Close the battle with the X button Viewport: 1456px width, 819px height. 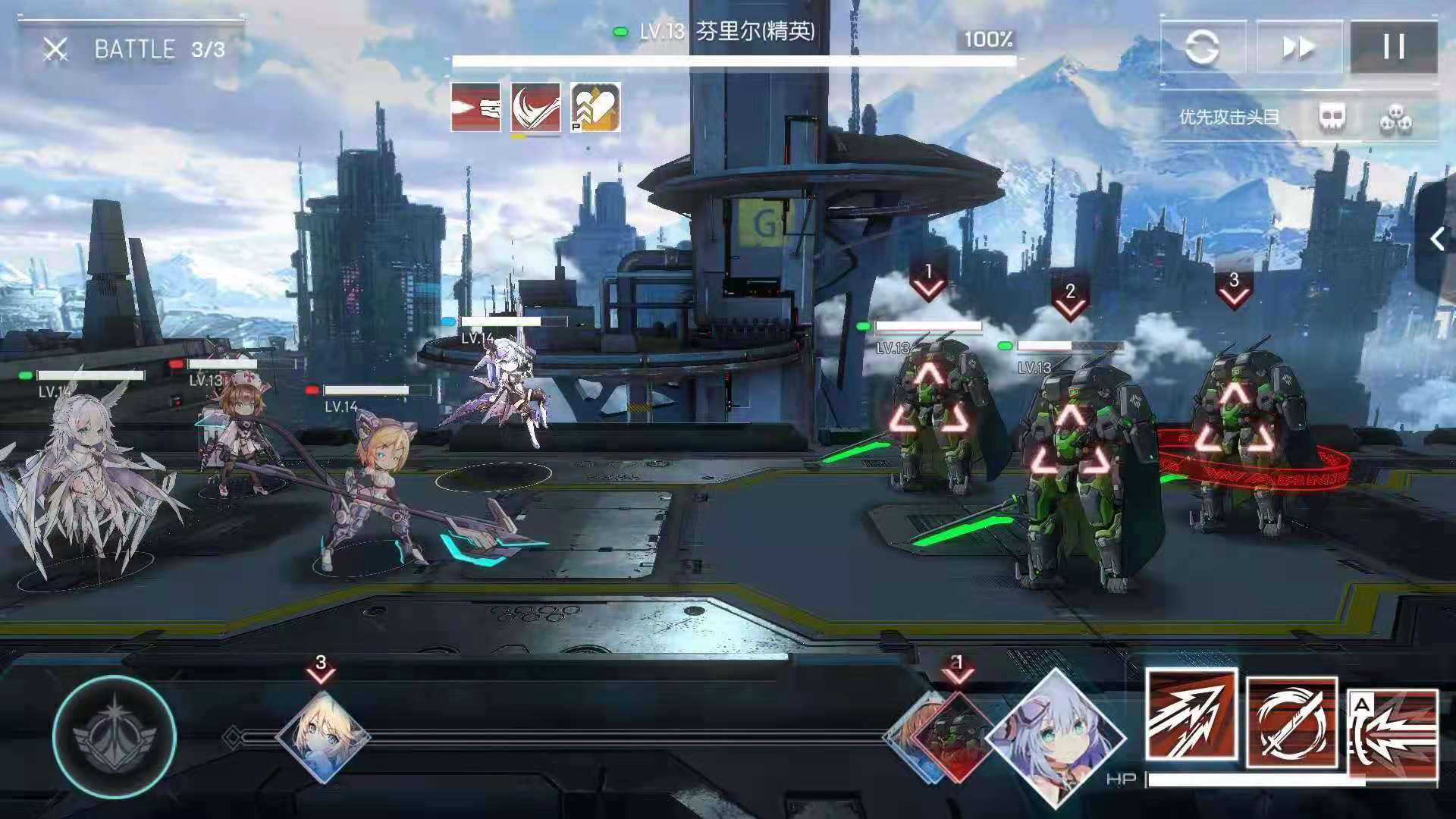click(55, 50)
